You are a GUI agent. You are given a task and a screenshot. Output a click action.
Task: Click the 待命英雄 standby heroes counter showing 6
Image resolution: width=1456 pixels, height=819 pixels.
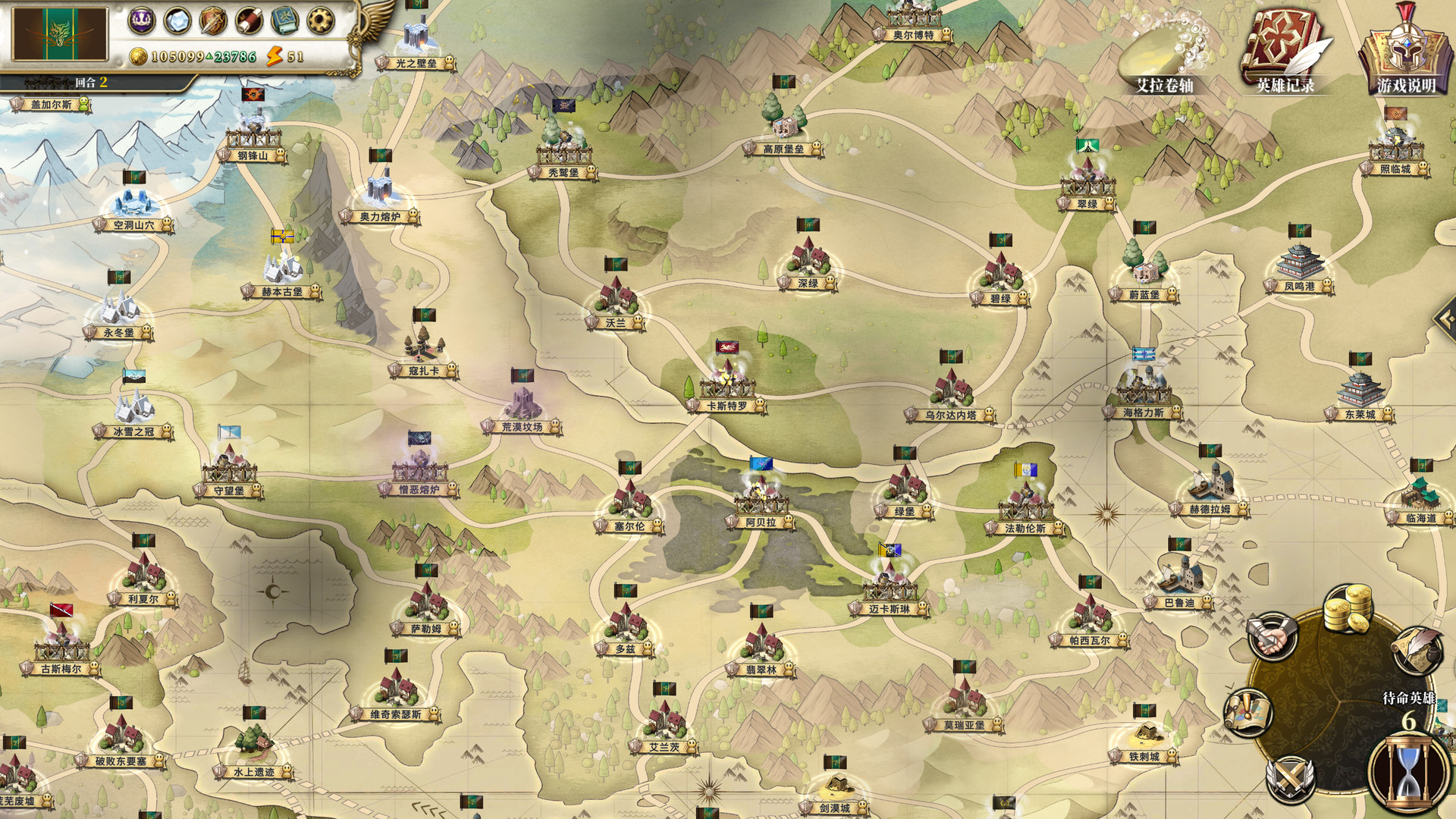(1409, 709)
